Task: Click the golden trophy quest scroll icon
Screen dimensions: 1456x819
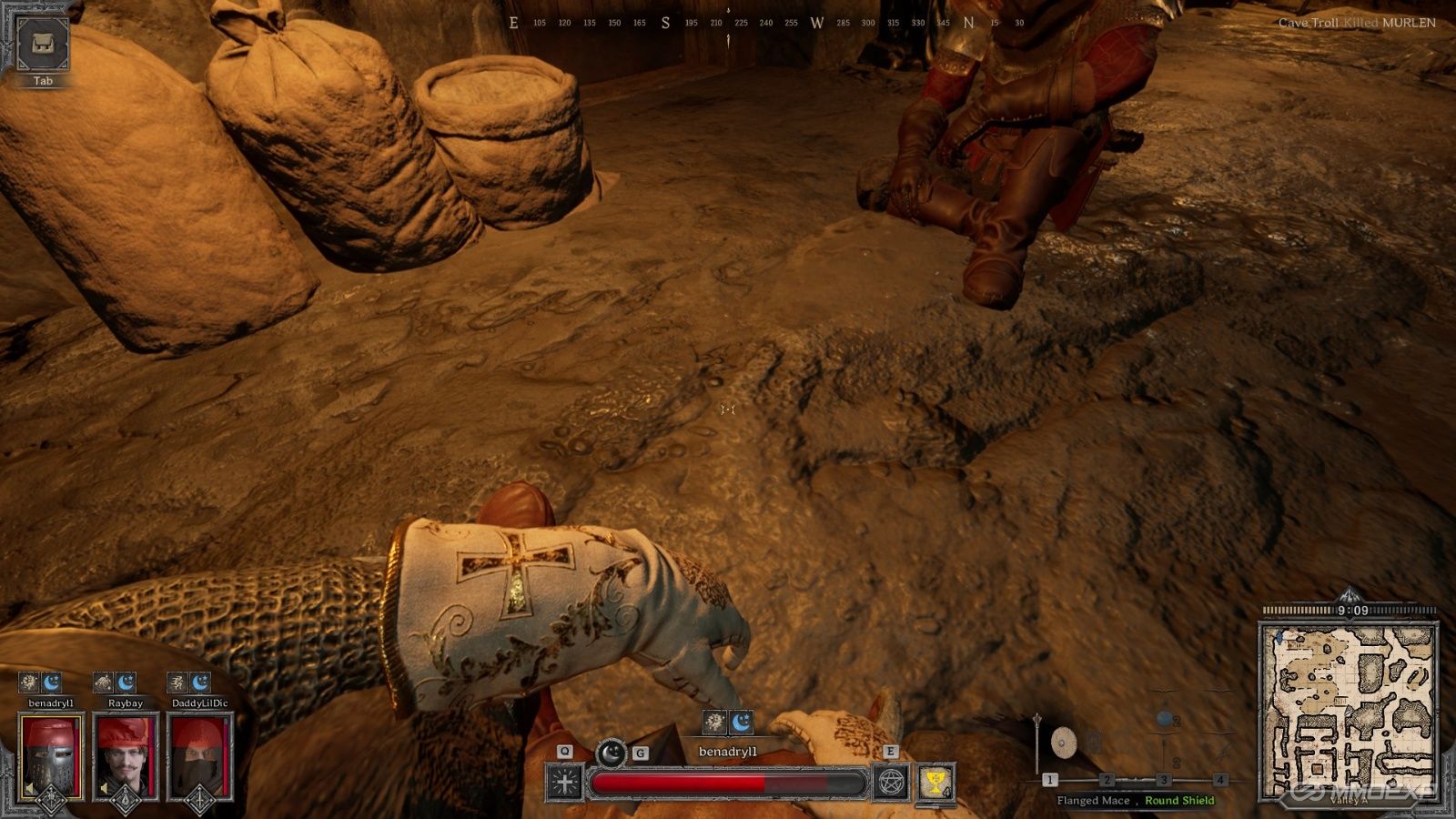Action: [x=935, y=781]
